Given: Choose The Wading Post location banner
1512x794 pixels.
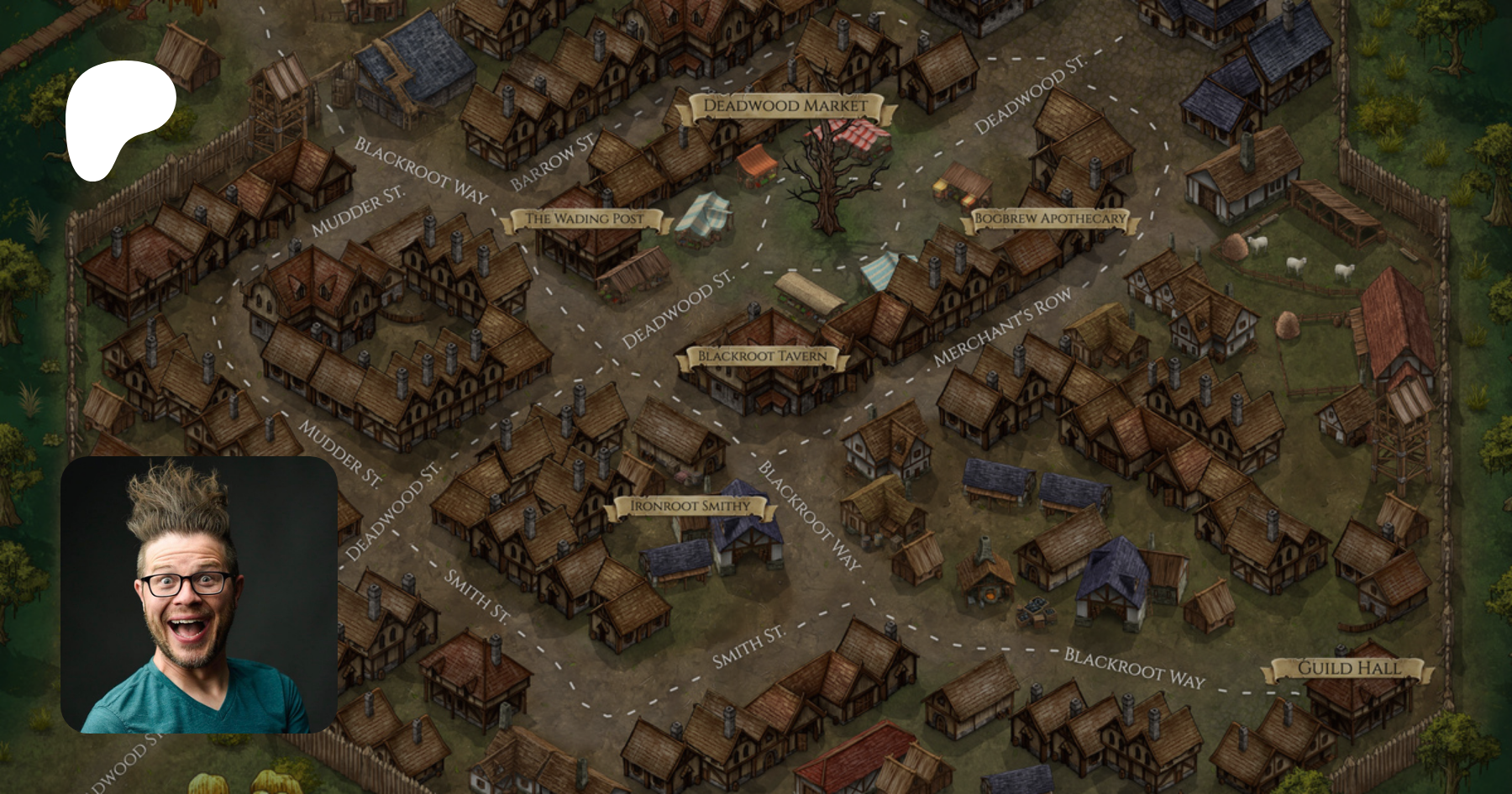Looking at the screenshot, I should coord(585,219).
